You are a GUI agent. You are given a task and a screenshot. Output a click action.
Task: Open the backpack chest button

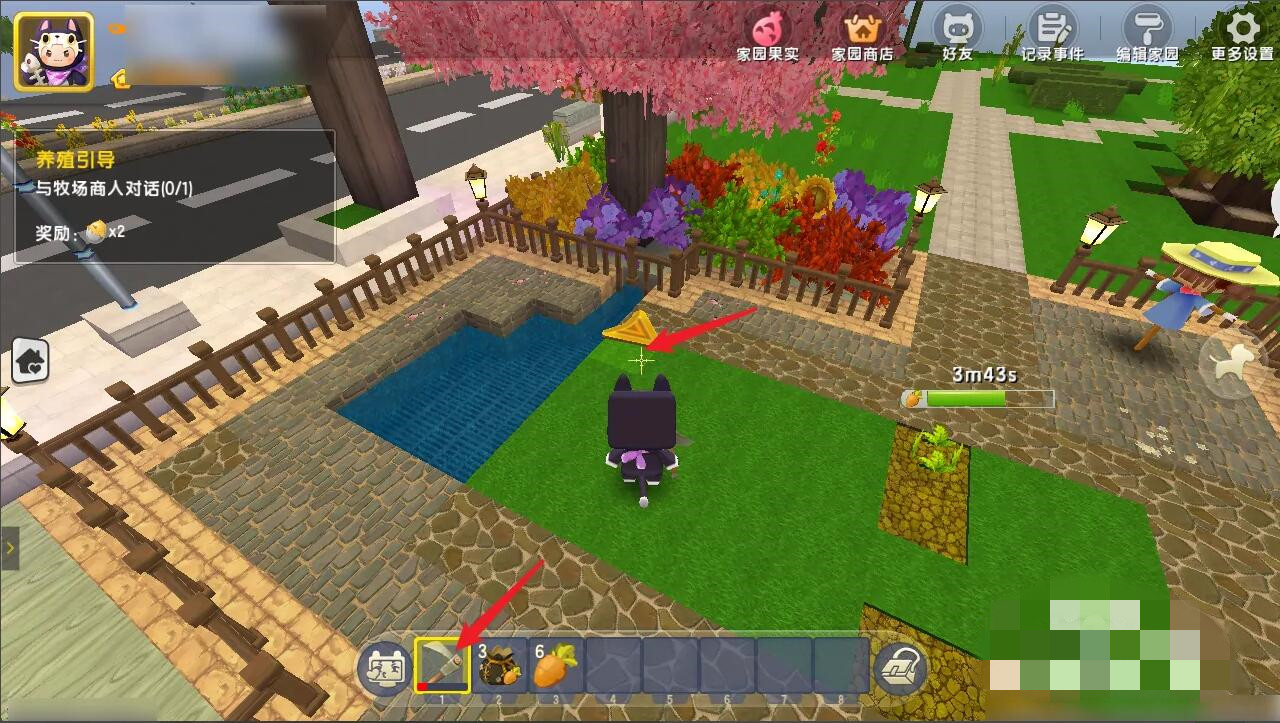pos(900,667)
